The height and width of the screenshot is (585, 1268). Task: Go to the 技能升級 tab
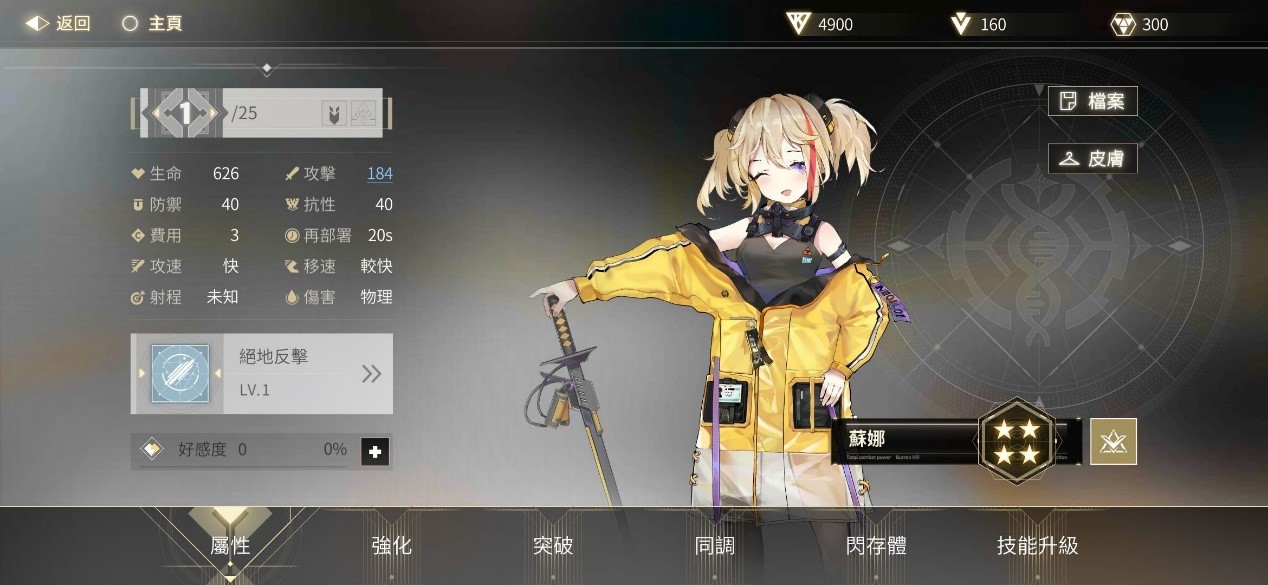pos(1037,545)
